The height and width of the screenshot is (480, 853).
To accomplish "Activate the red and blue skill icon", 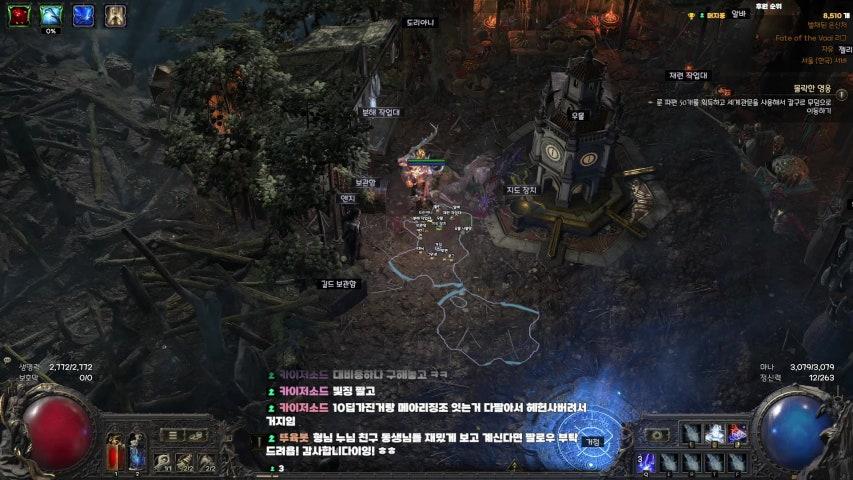I will (x=738, y=433).
